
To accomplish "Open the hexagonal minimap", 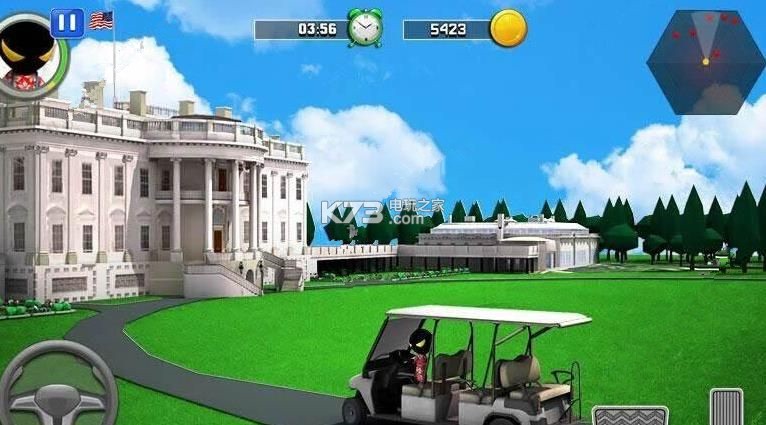I will click(x=705, y=62).
